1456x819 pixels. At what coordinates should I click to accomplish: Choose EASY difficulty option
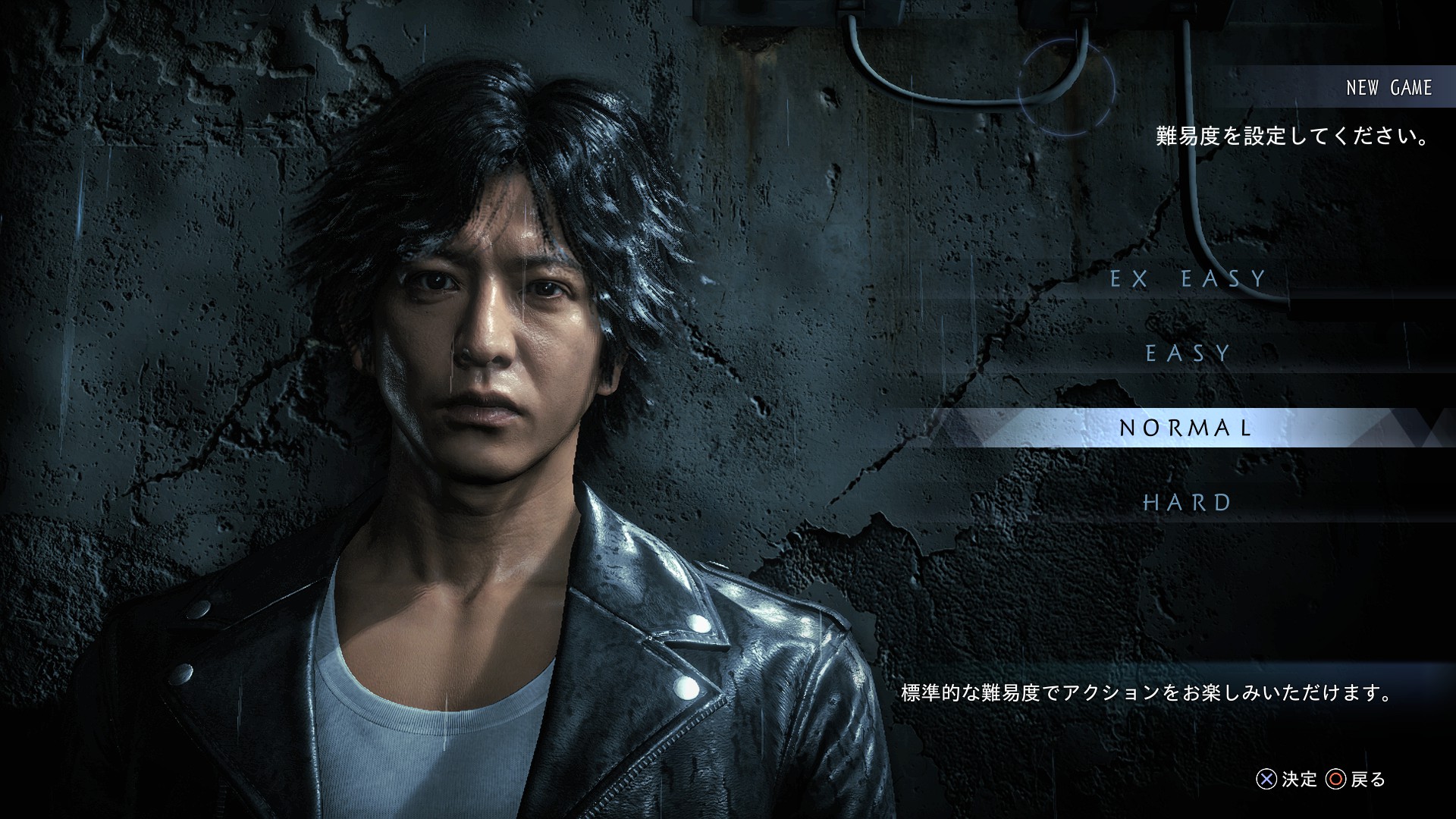click(1188, 353)
